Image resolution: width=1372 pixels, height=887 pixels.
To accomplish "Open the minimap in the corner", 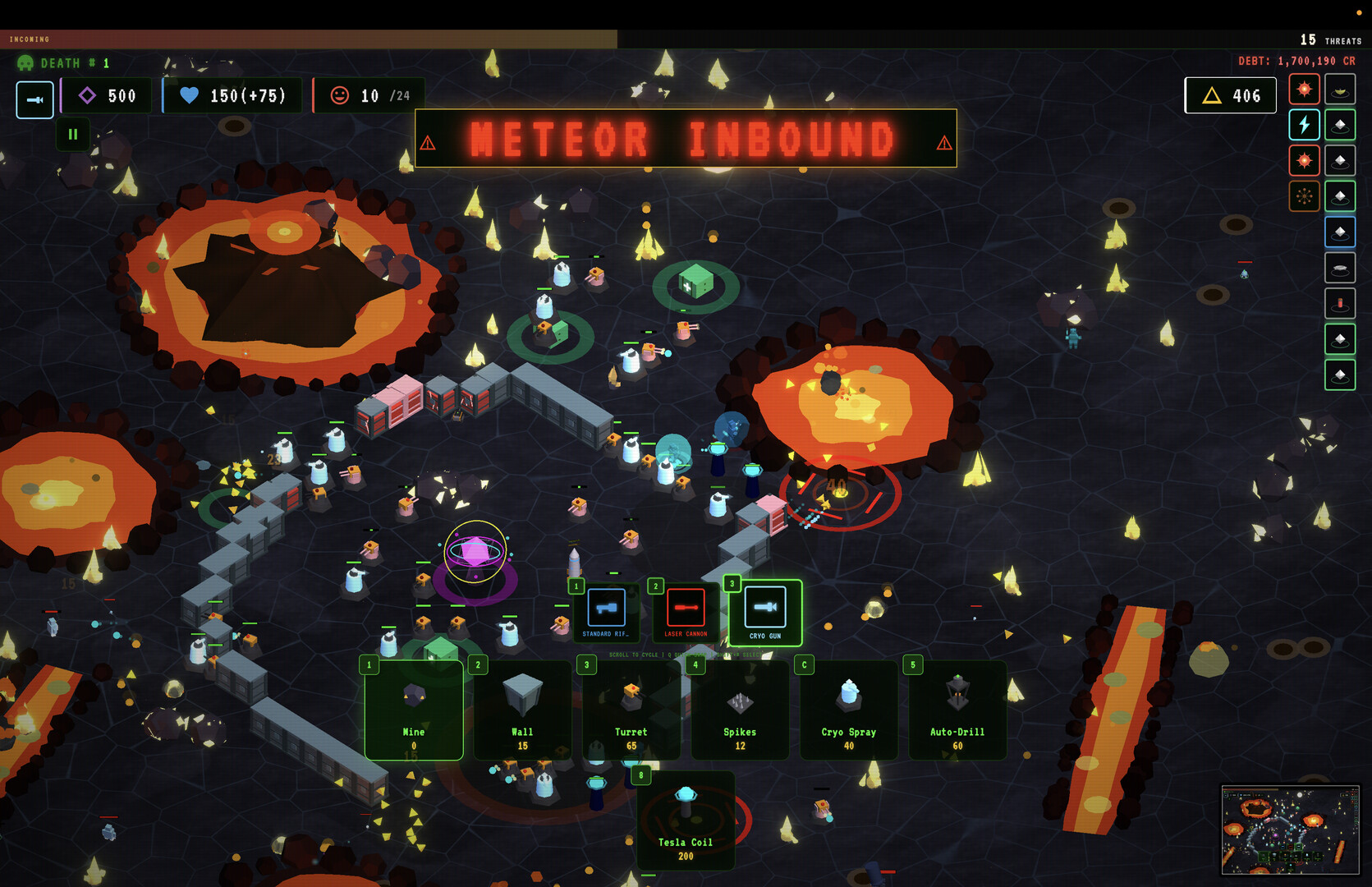I will [1289, 830].
